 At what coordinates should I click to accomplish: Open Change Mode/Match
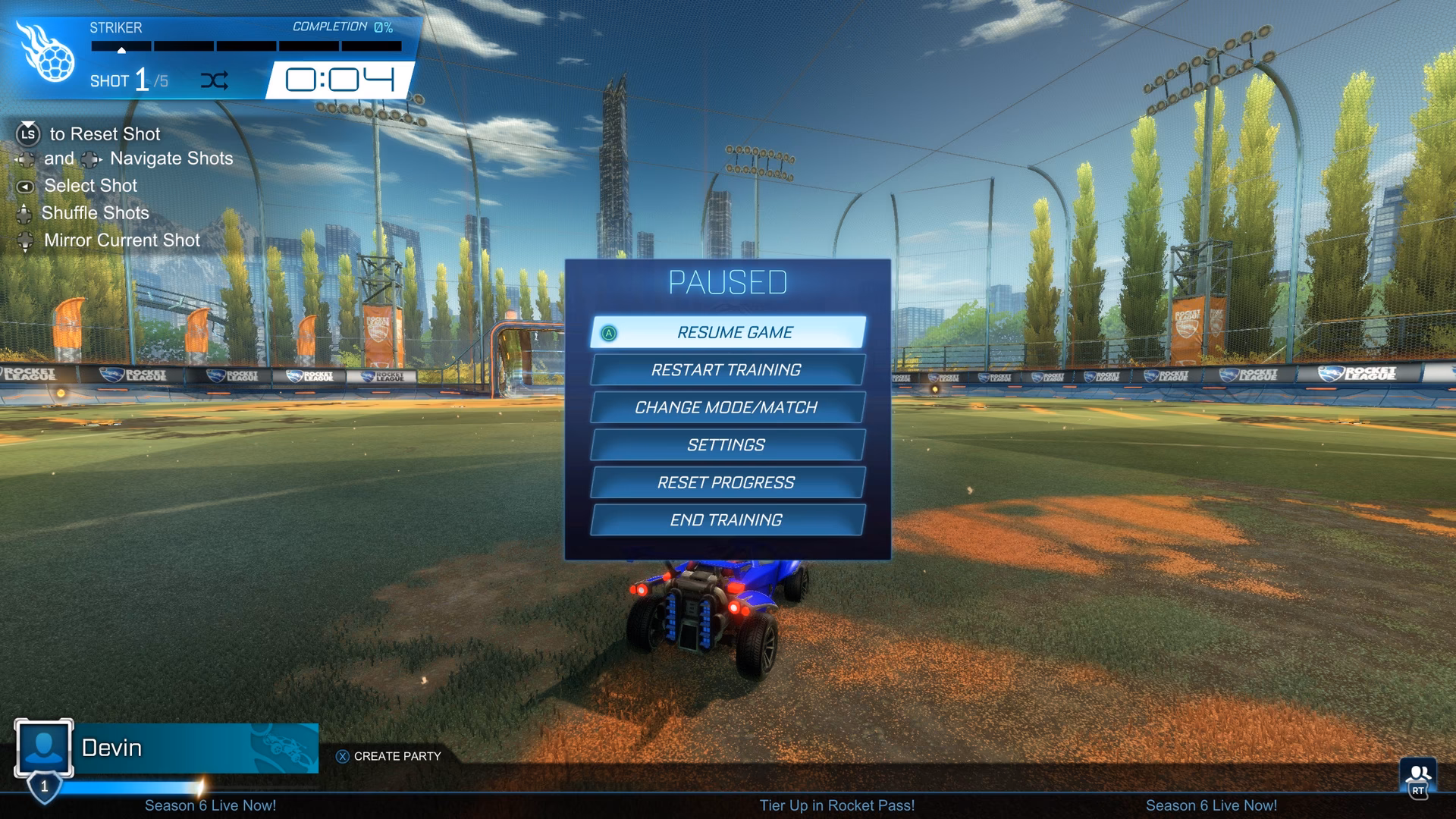coord(726,407)
